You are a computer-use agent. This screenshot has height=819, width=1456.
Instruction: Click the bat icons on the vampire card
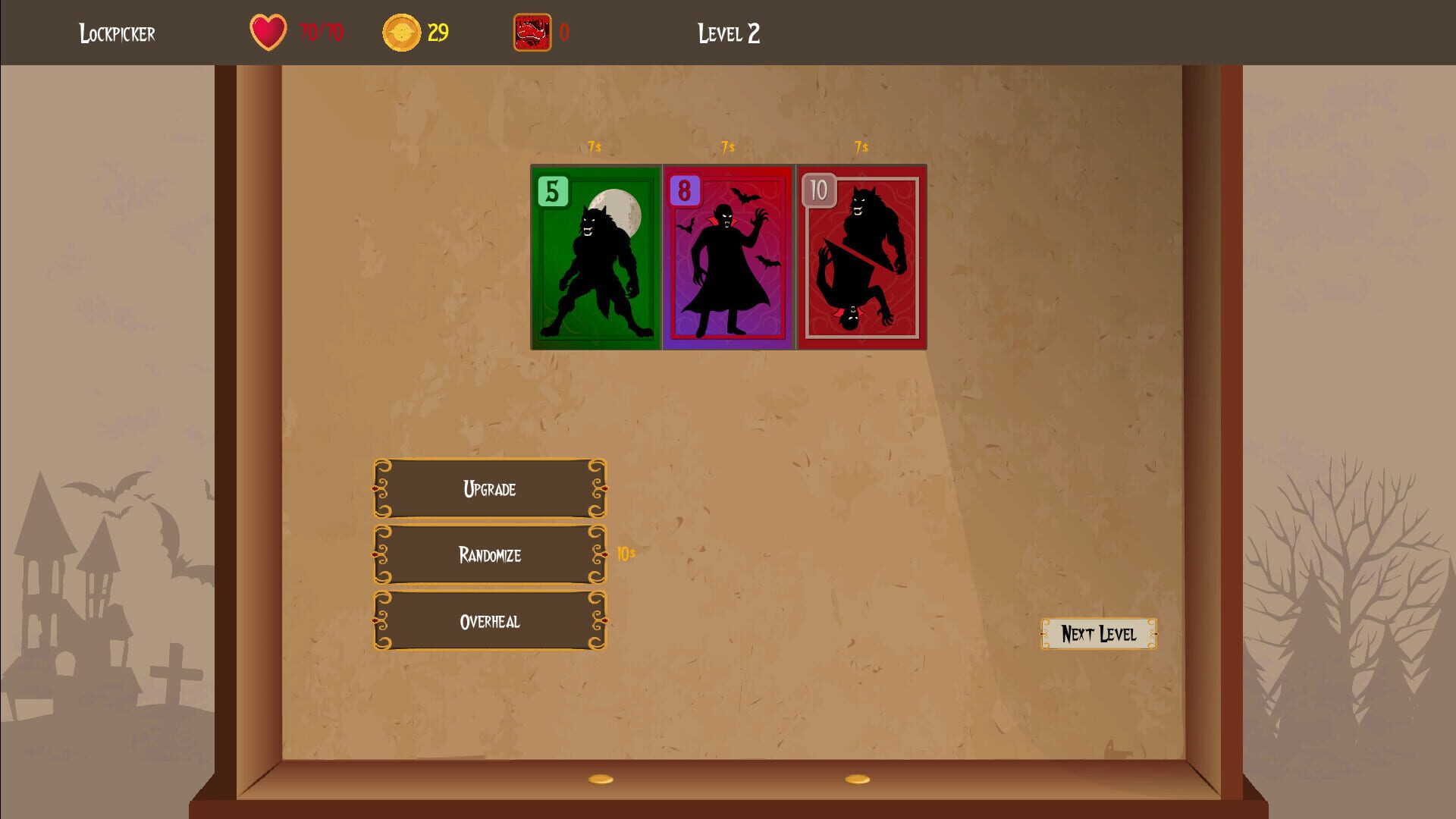click(x=748, y=197)
